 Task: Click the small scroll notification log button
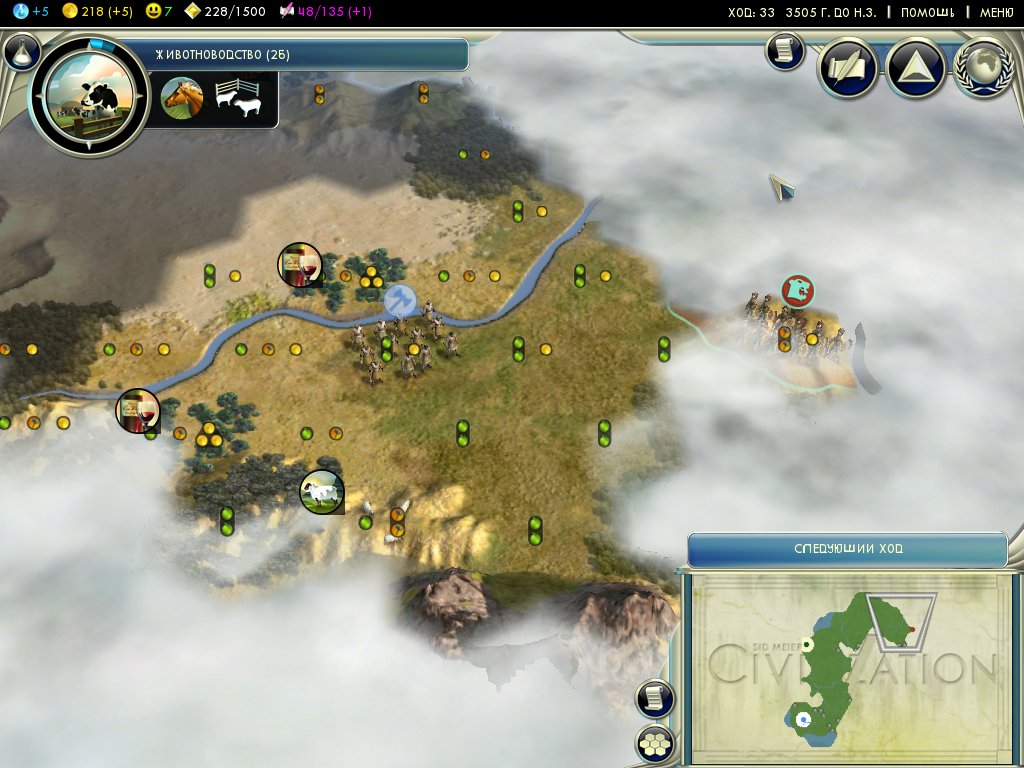[785, 51]
